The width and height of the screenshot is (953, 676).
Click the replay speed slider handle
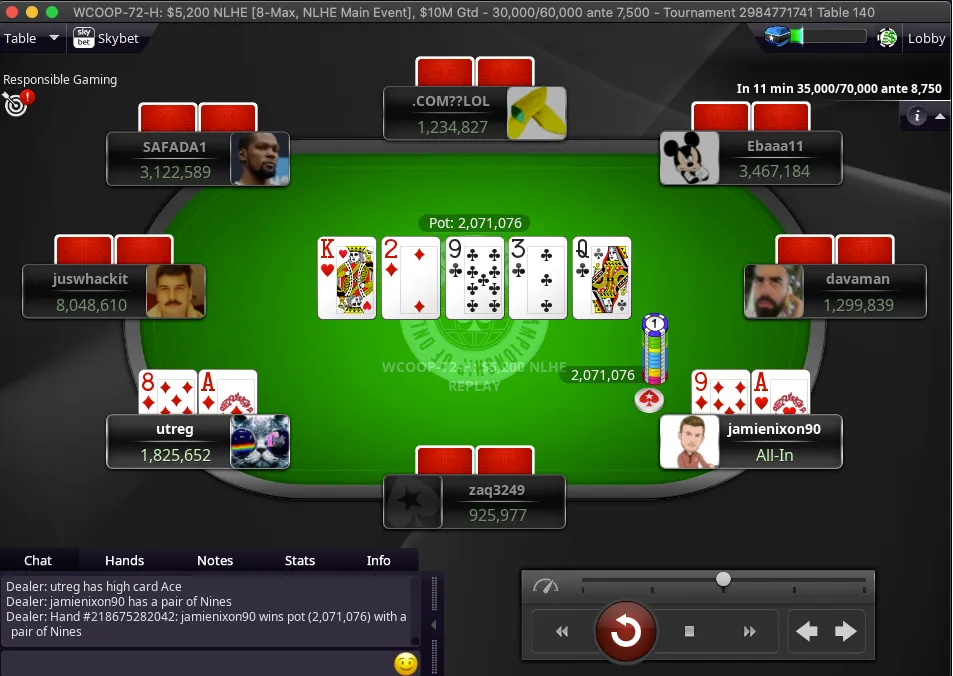723,579
